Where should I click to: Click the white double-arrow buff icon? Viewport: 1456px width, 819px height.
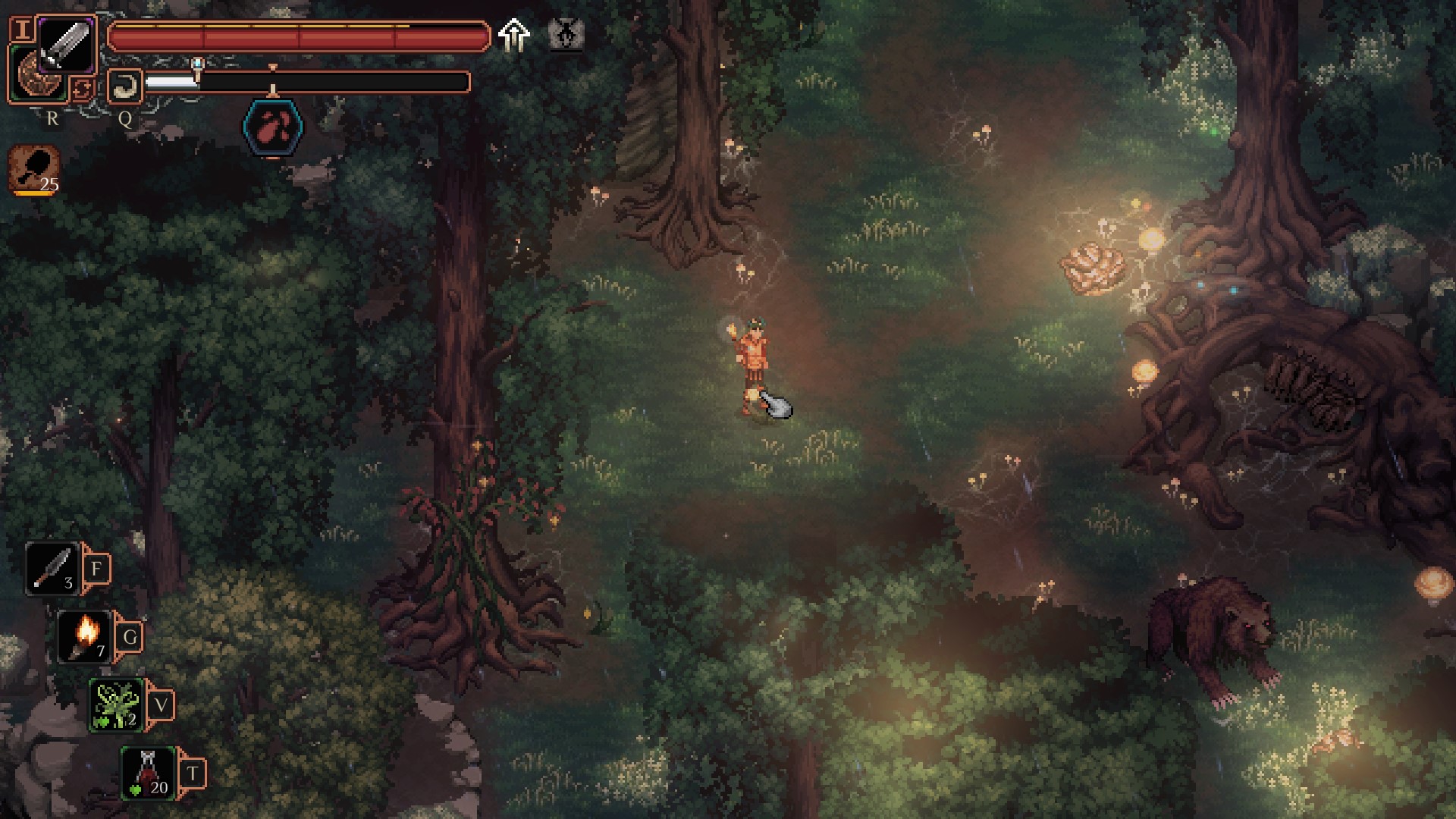(514, 35)
